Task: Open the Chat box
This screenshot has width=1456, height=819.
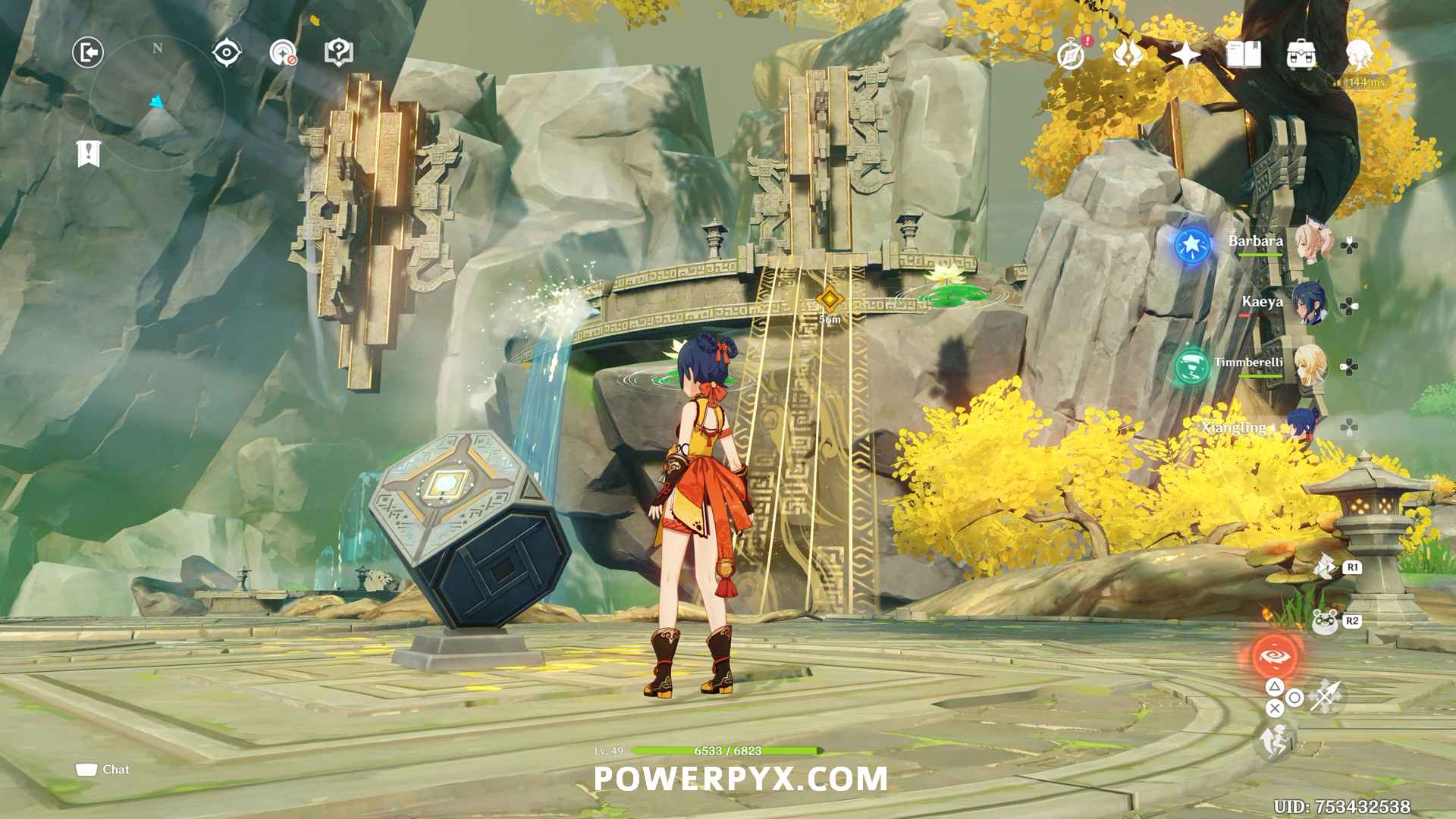Action: coord(103,770)
